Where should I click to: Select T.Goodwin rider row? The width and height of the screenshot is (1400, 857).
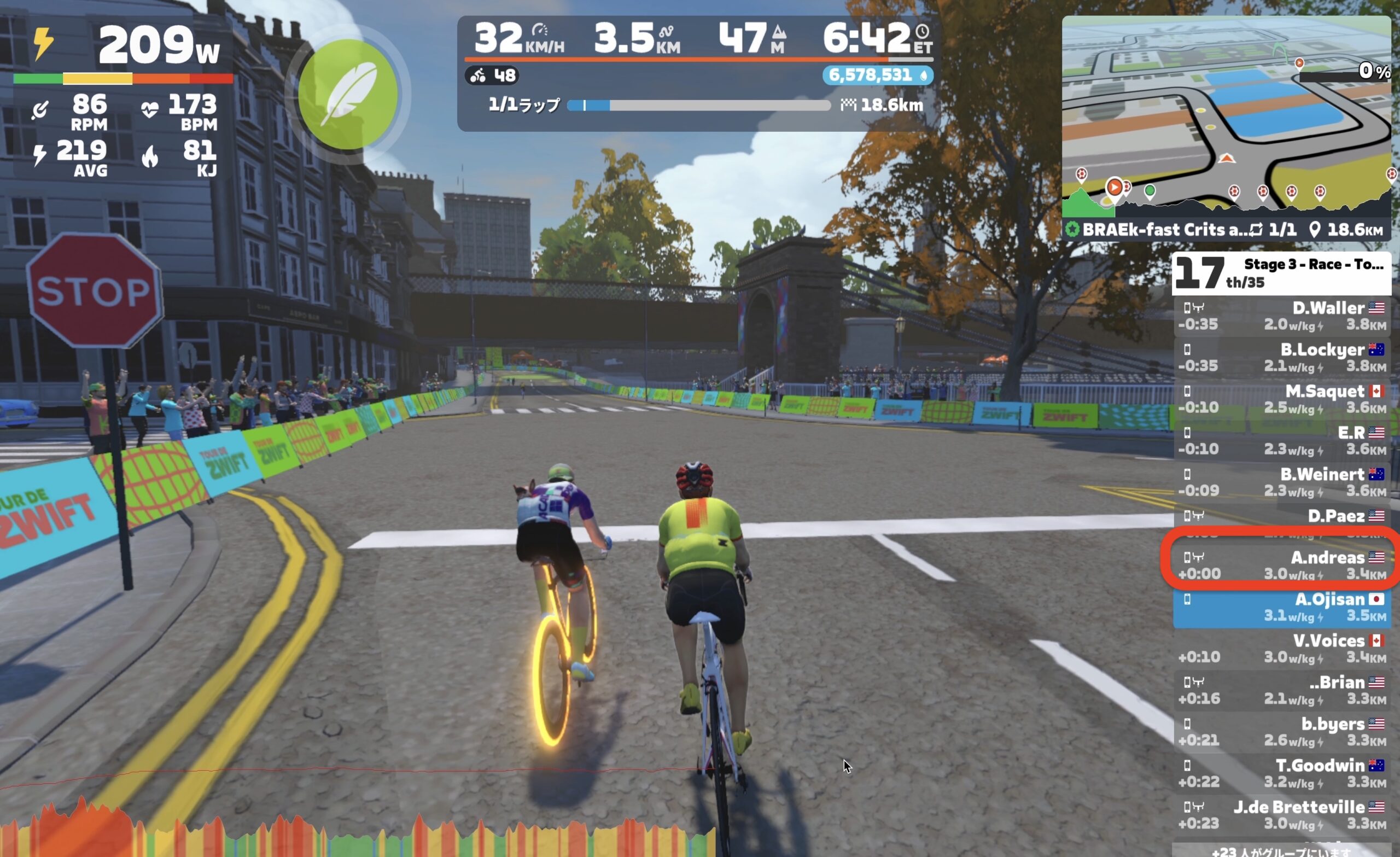(x=1282, y=773)
